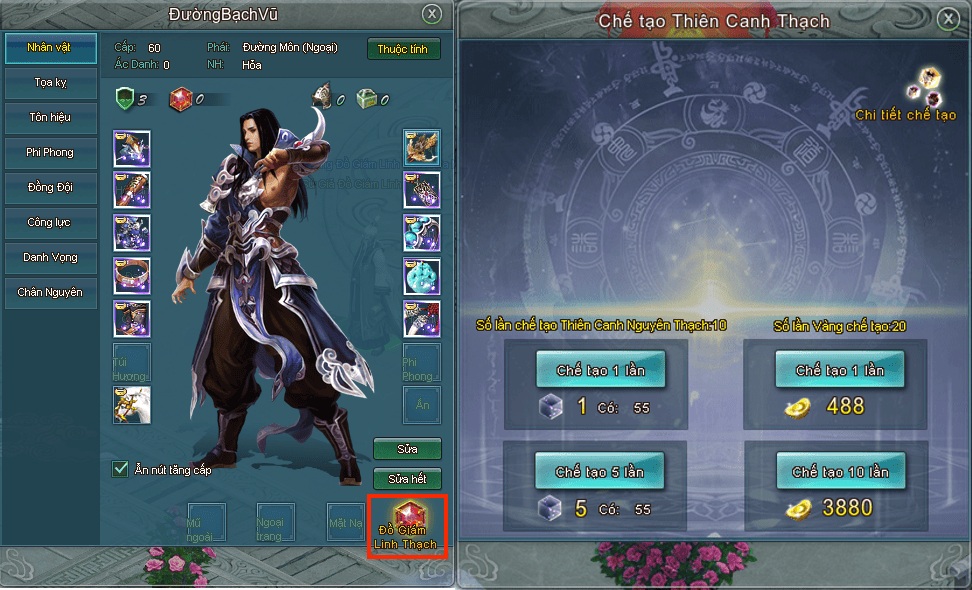The height and width of the screenshot is (590, 972).
Task: Choose Chế tạo 5 lần
Action: pyautogui.click(x=600, y=471)
